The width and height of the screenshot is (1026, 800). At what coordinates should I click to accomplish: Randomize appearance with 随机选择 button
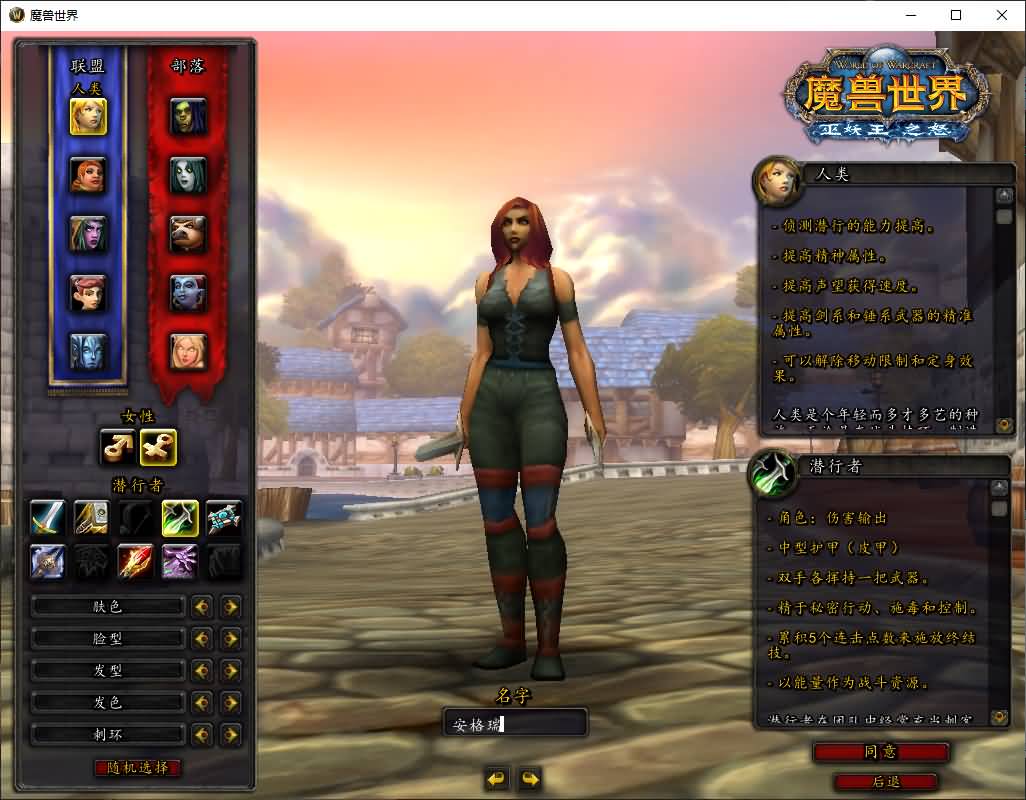[x=138, y=768]
